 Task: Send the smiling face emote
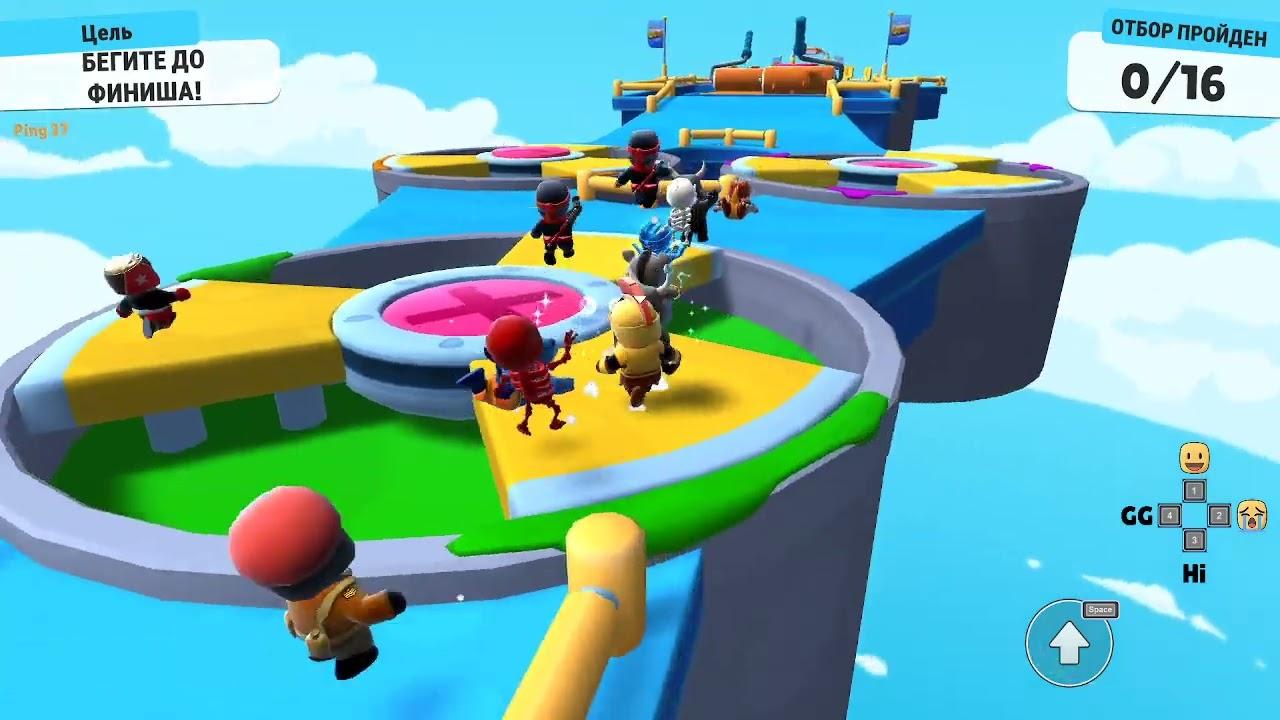1194,459
